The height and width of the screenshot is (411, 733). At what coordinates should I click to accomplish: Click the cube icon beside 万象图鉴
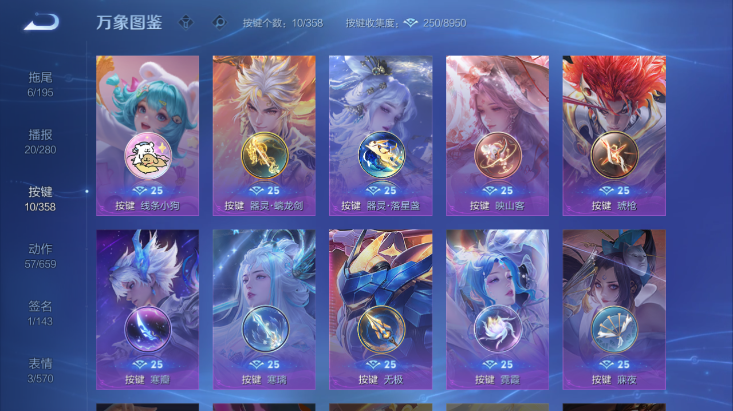click(186, 22)
